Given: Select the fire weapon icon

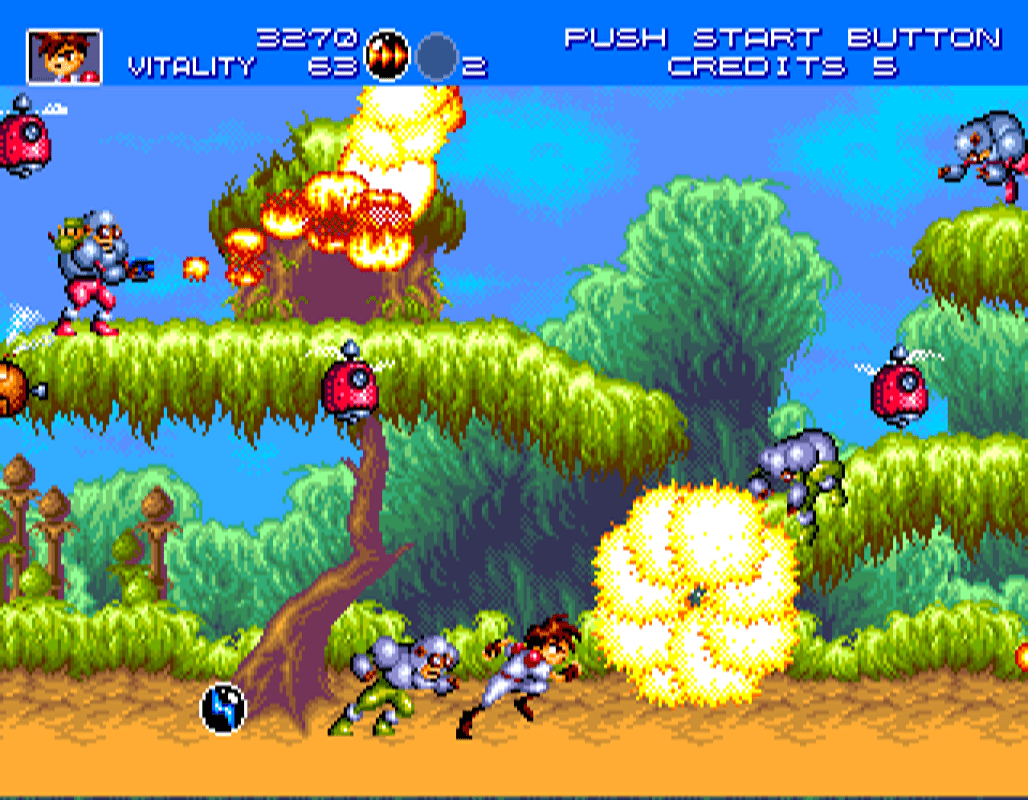Looking at the screenshot, I should [x=387, y=55].
